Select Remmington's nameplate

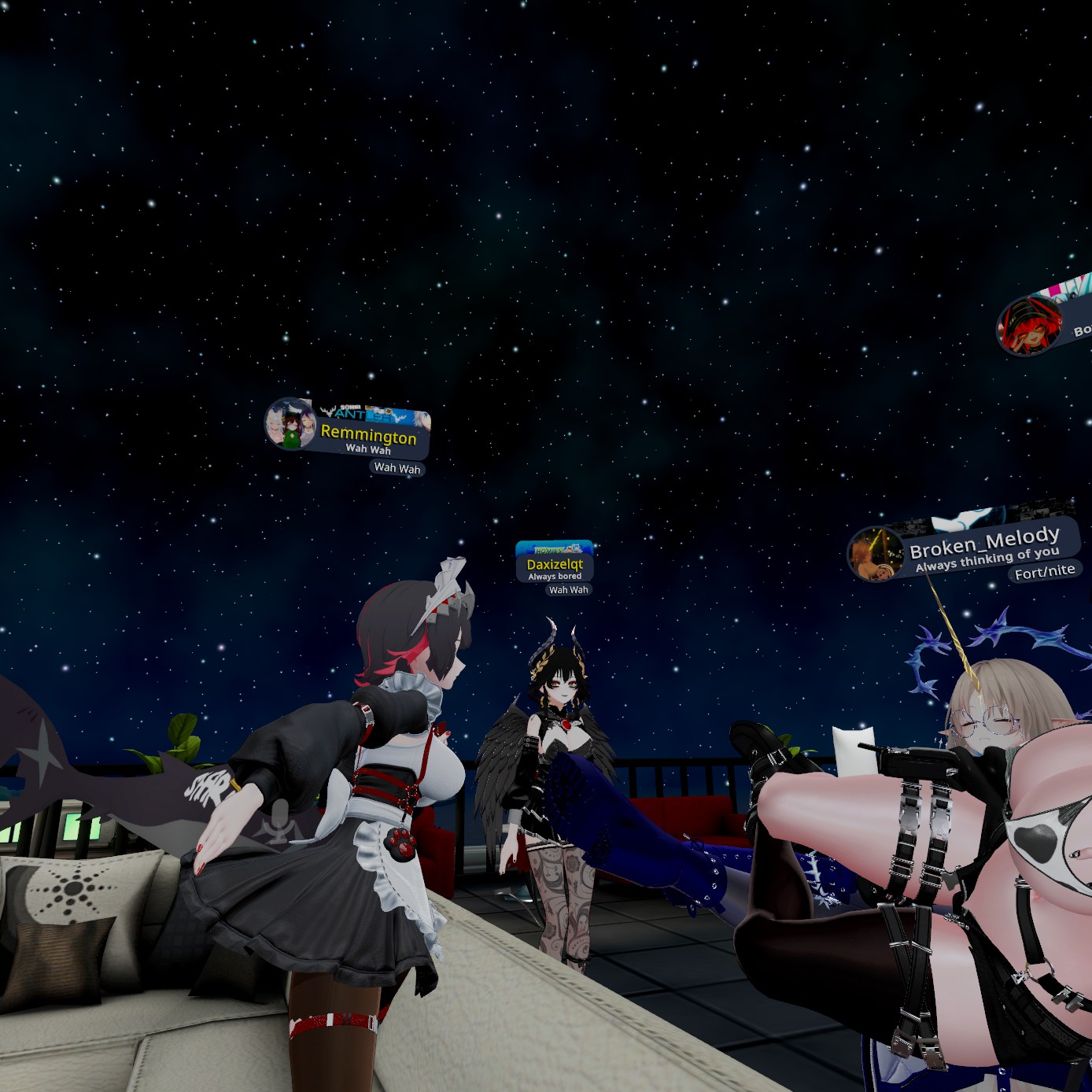(x=368, y=435)
